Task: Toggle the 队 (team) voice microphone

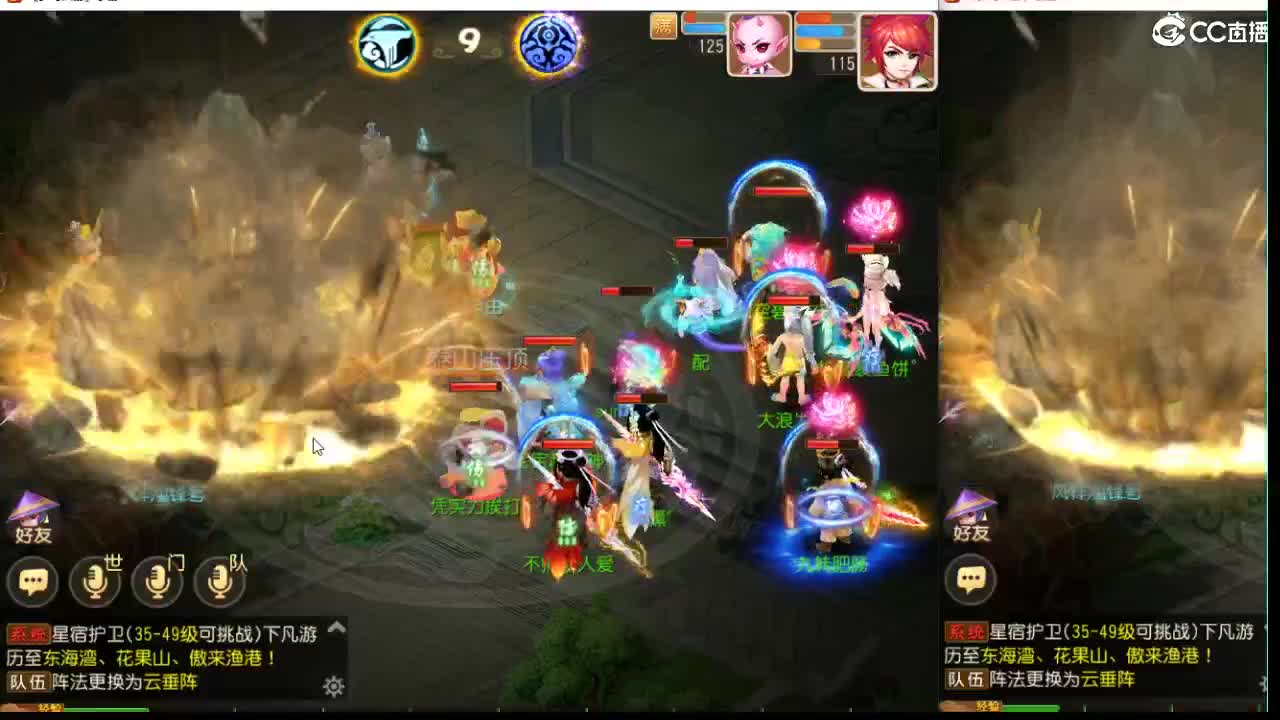Action: click(x=219, y=582)
